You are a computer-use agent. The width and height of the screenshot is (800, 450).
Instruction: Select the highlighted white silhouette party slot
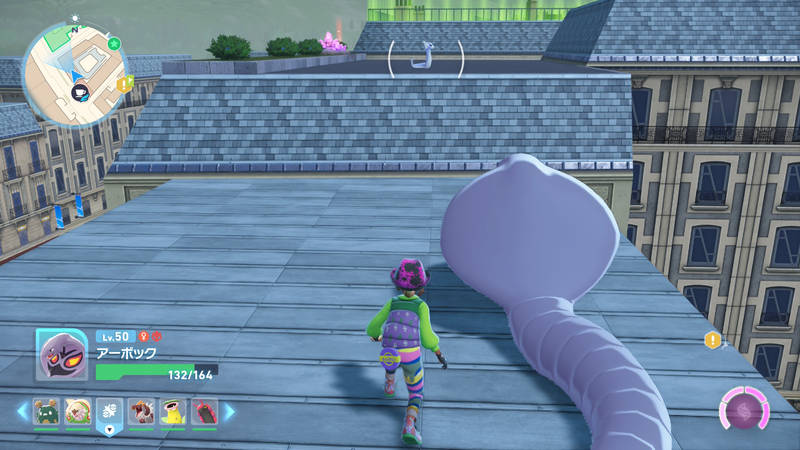[109, 411]
